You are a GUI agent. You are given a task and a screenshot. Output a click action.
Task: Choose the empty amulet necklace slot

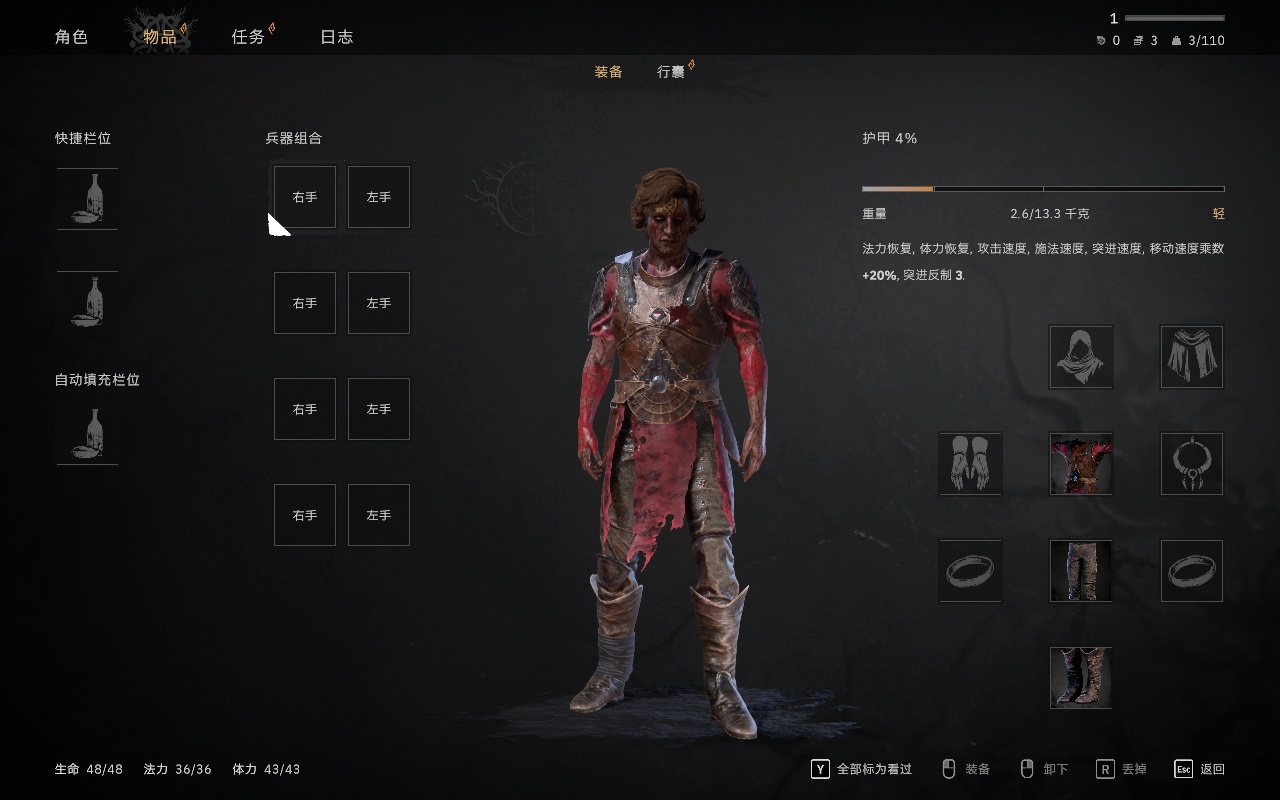(1192, 464)
